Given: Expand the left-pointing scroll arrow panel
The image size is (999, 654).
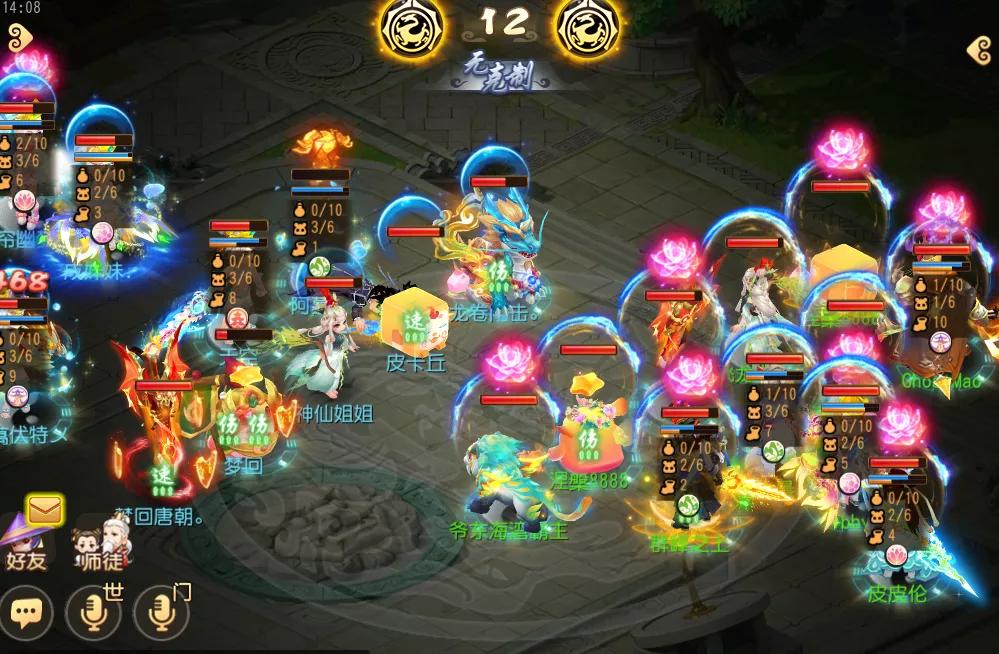Looking at the screenshot, I should [979, 50].
